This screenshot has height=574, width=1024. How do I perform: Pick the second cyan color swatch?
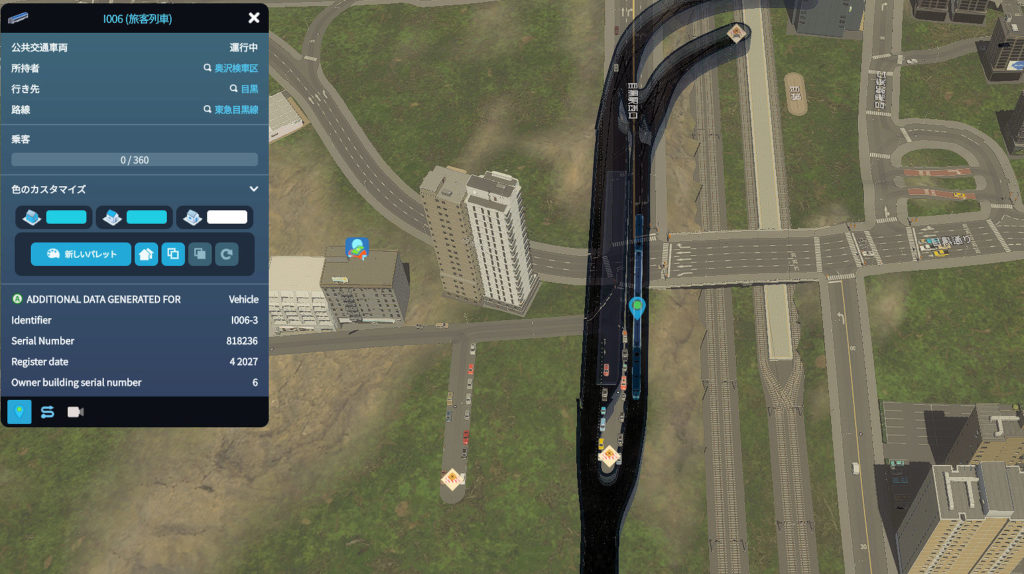click(146, 217)
